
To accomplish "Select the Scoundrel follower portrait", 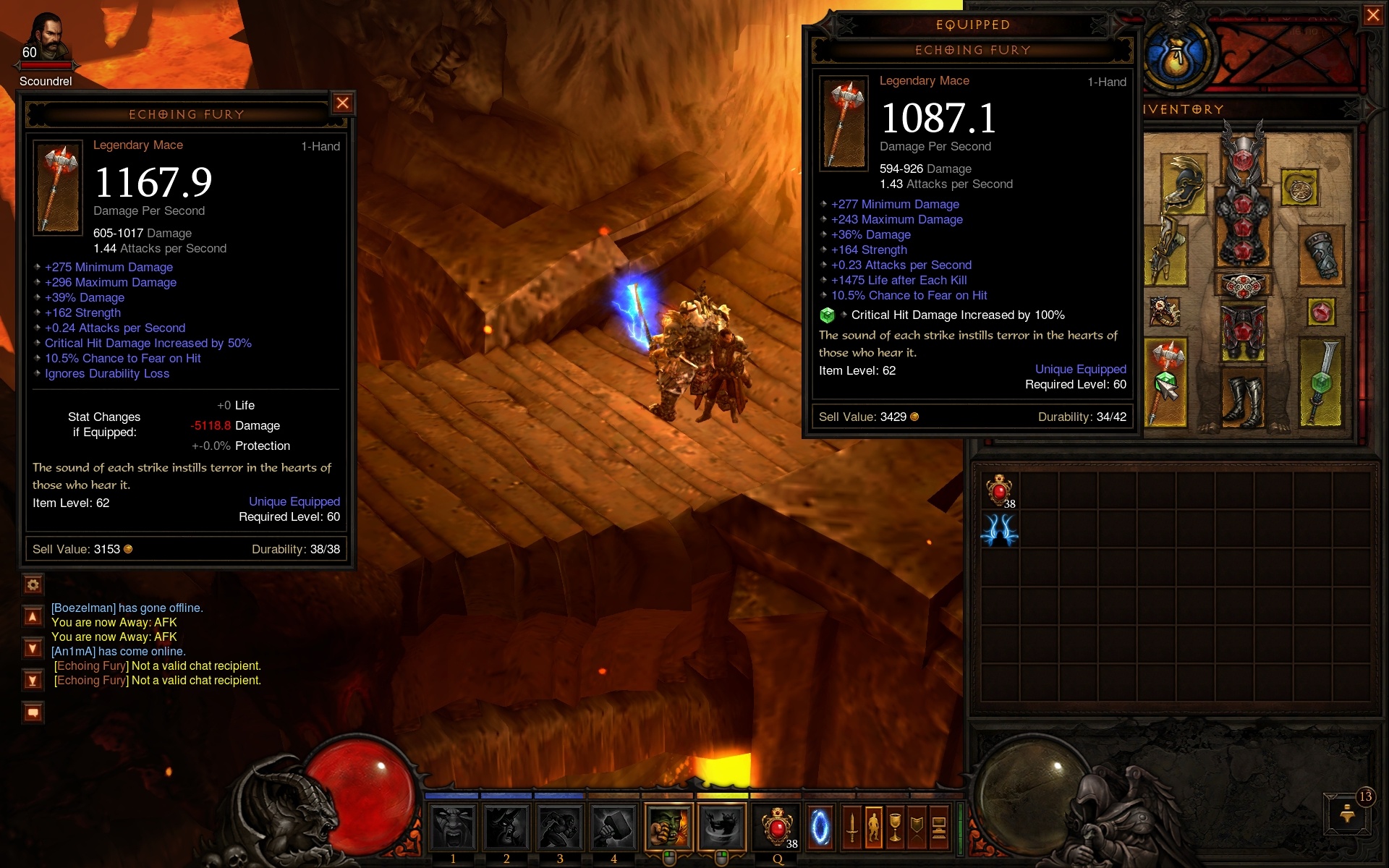I will pos(47,40).
